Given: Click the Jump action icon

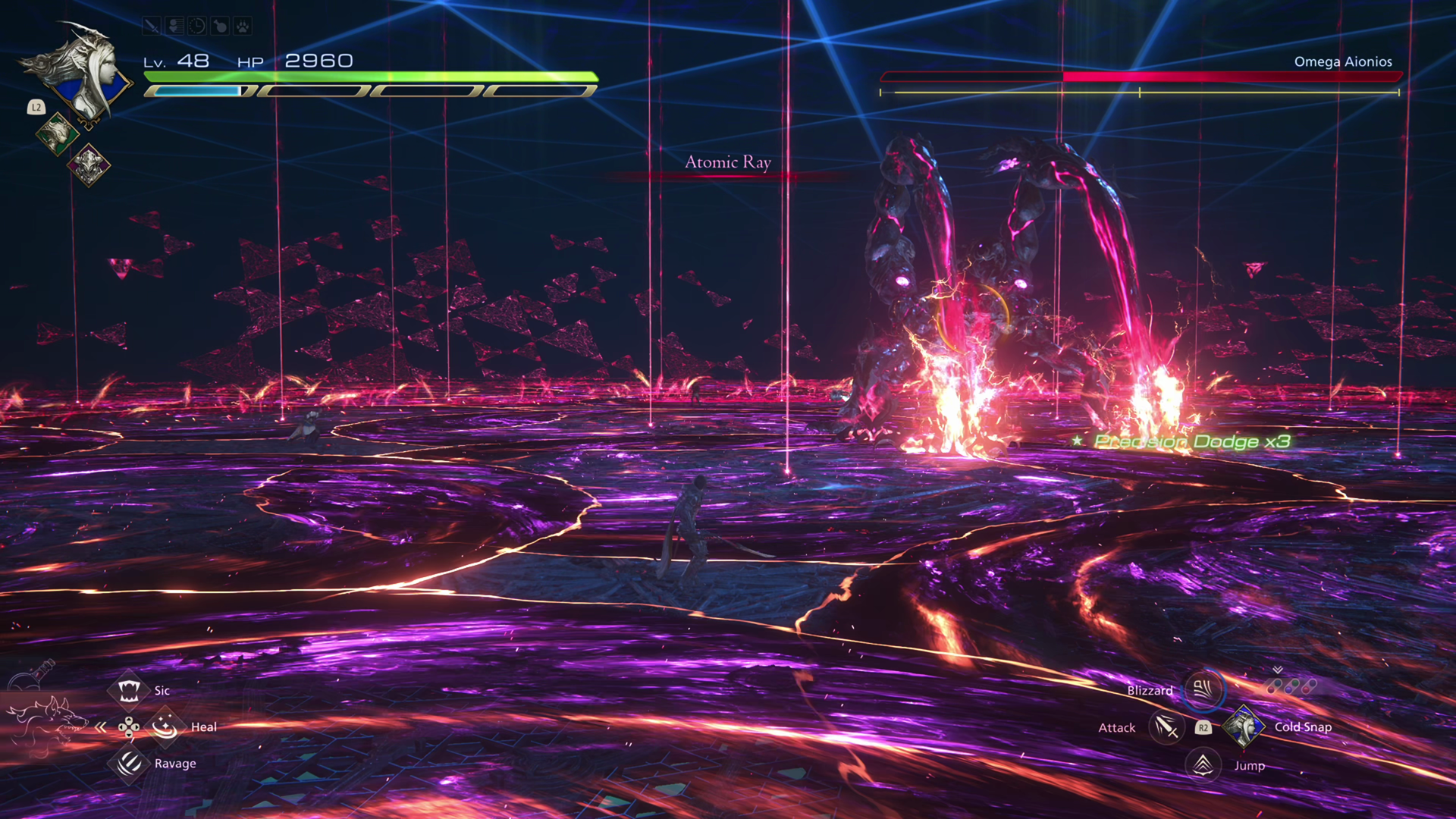Looking at the screenshot, I should 1203,764.
